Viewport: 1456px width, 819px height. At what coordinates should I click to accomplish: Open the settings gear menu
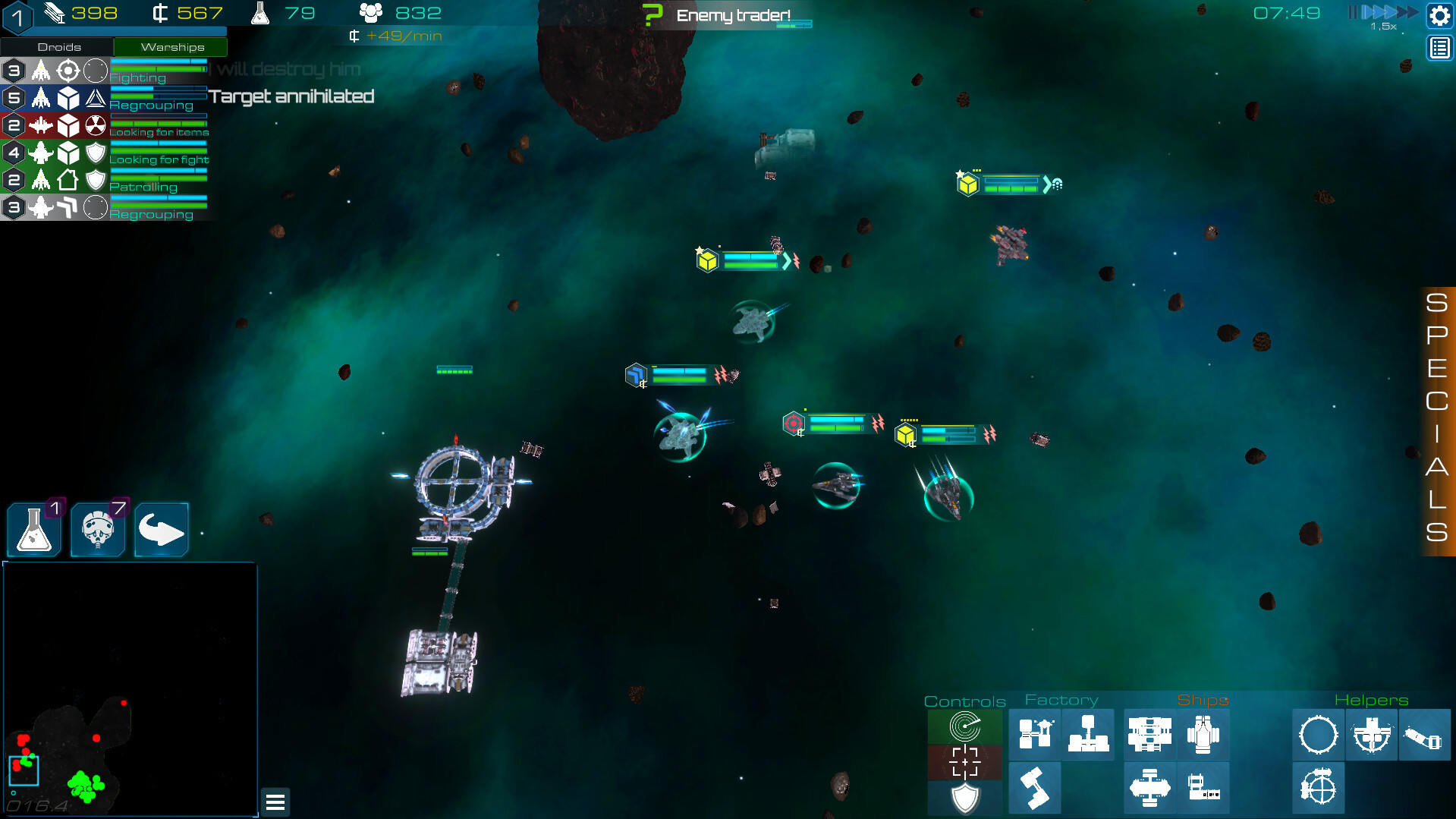1439,15
